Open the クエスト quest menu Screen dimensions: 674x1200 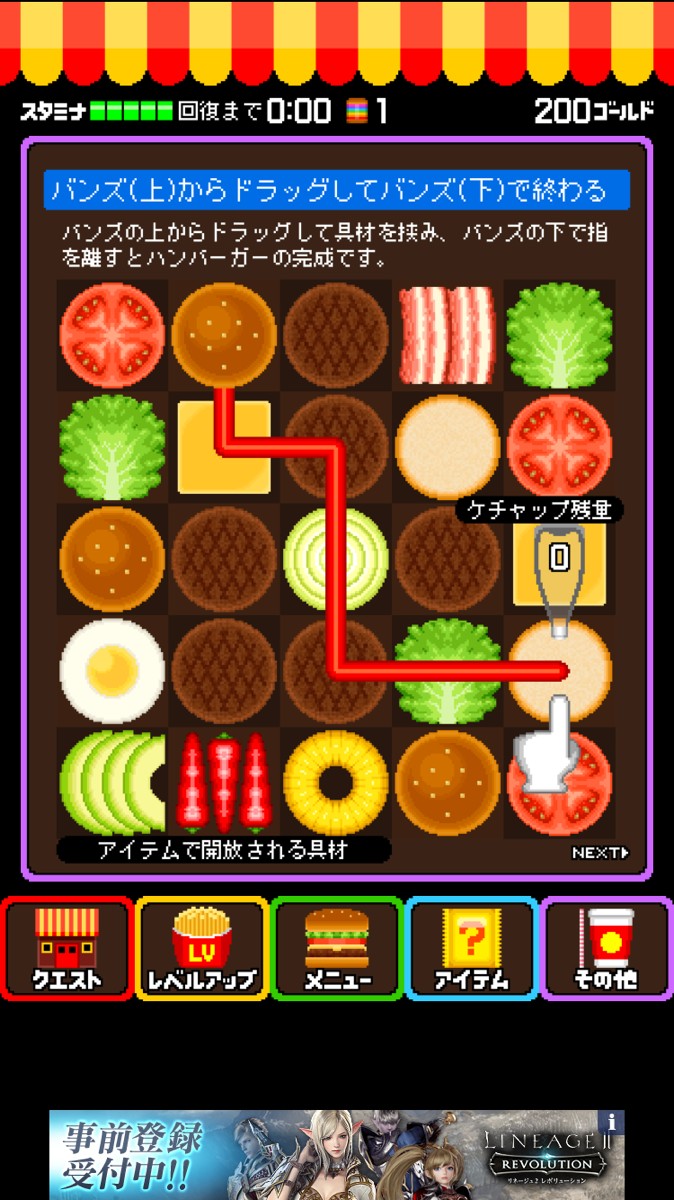[67, 948]
